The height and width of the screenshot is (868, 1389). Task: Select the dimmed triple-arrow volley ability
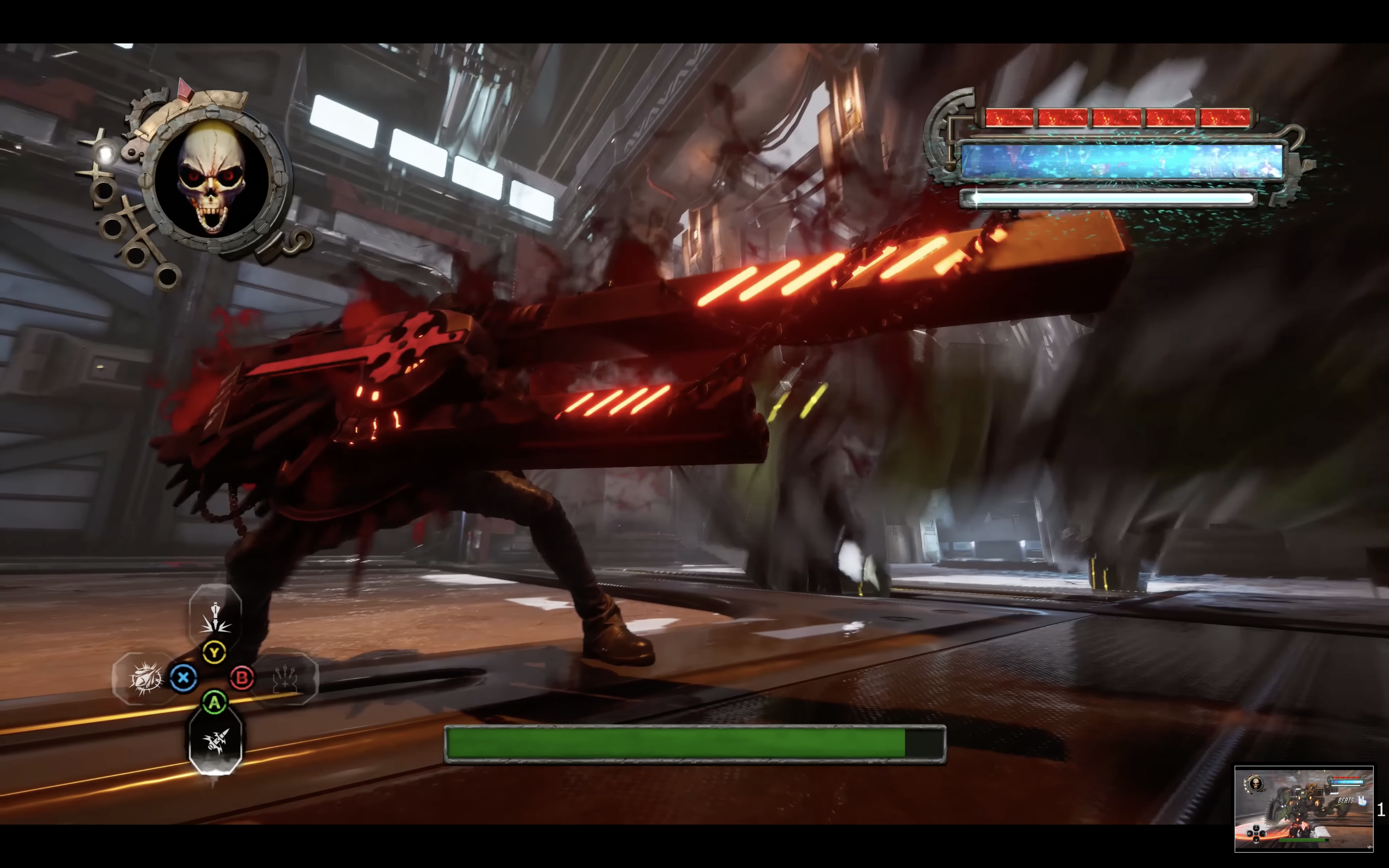tap(285, 679)
